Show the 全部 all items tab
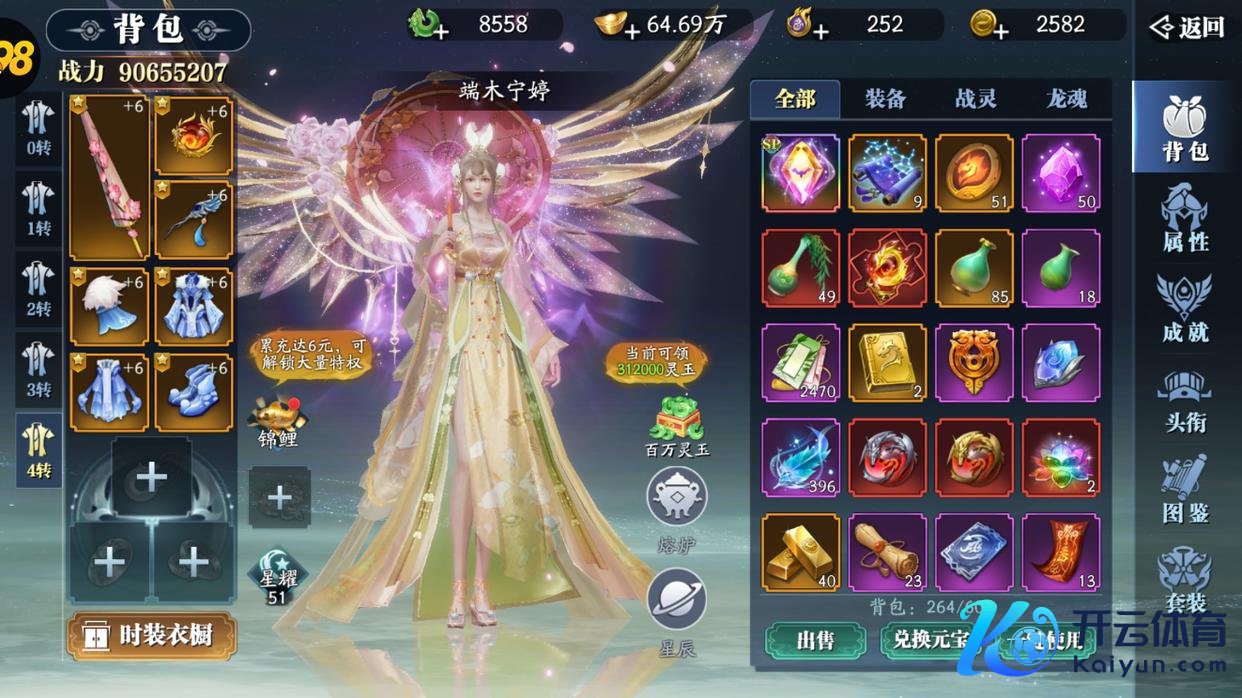The image size is (1242, 698). (795, 99)
